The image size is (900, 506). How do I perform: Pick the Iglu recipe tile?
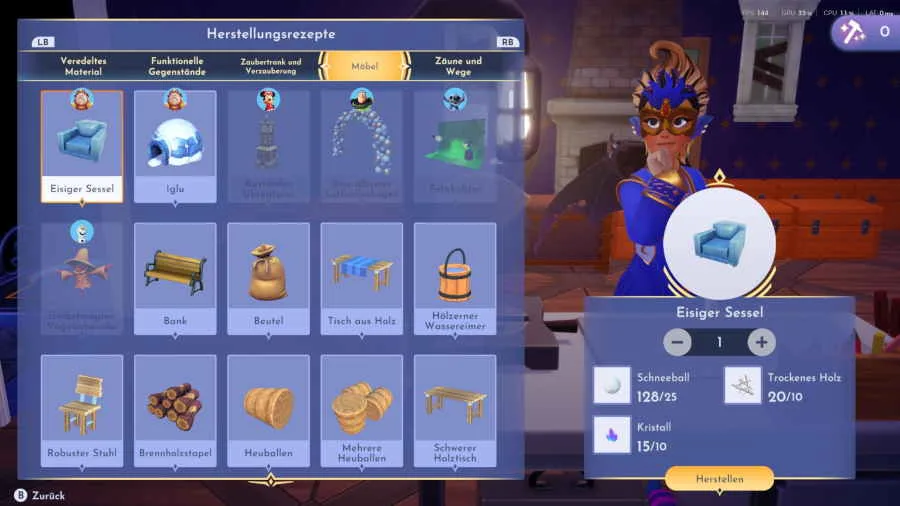(175, 146)
